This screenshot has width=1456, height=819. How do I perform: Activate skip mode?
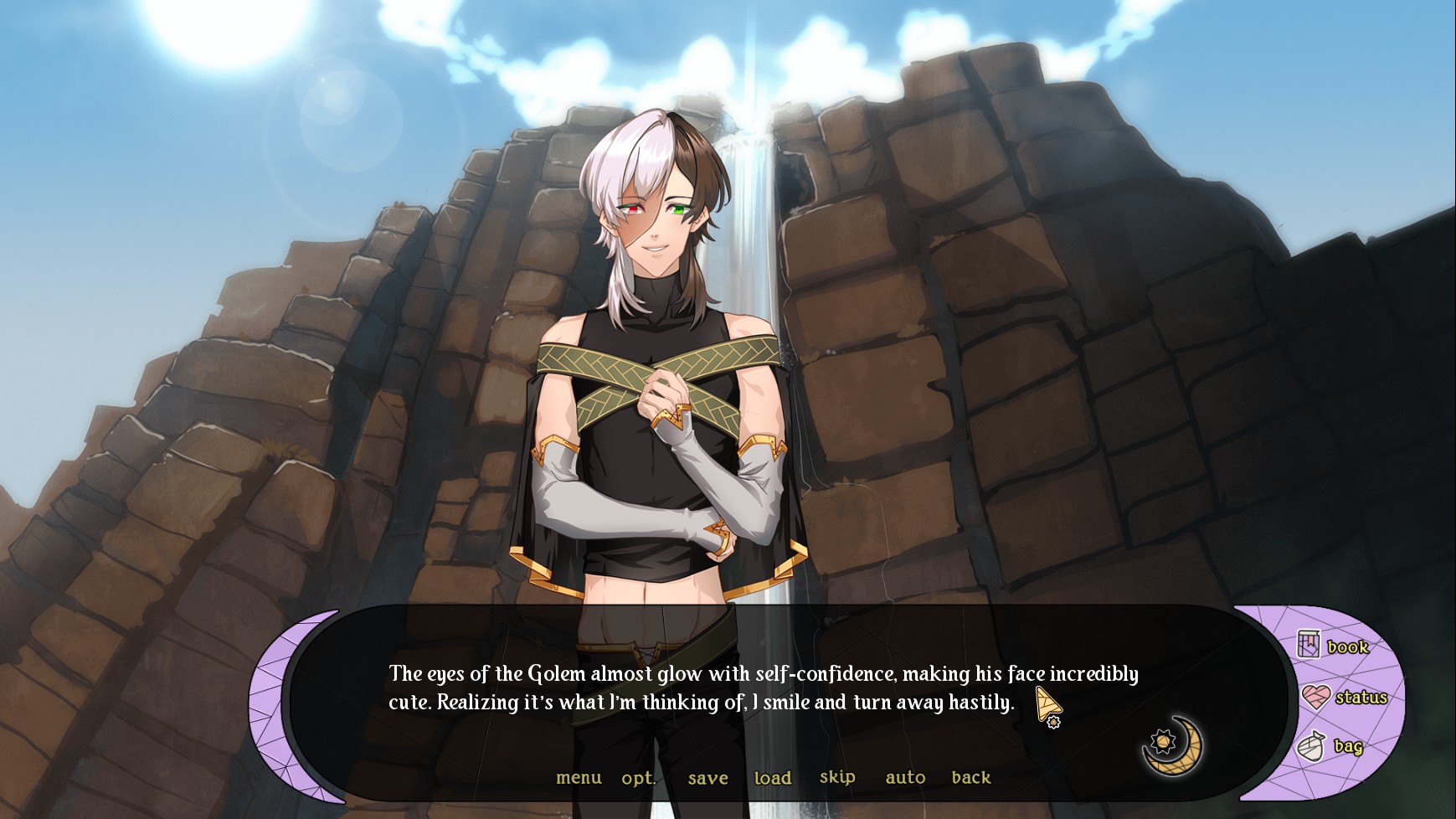[837, 777]
